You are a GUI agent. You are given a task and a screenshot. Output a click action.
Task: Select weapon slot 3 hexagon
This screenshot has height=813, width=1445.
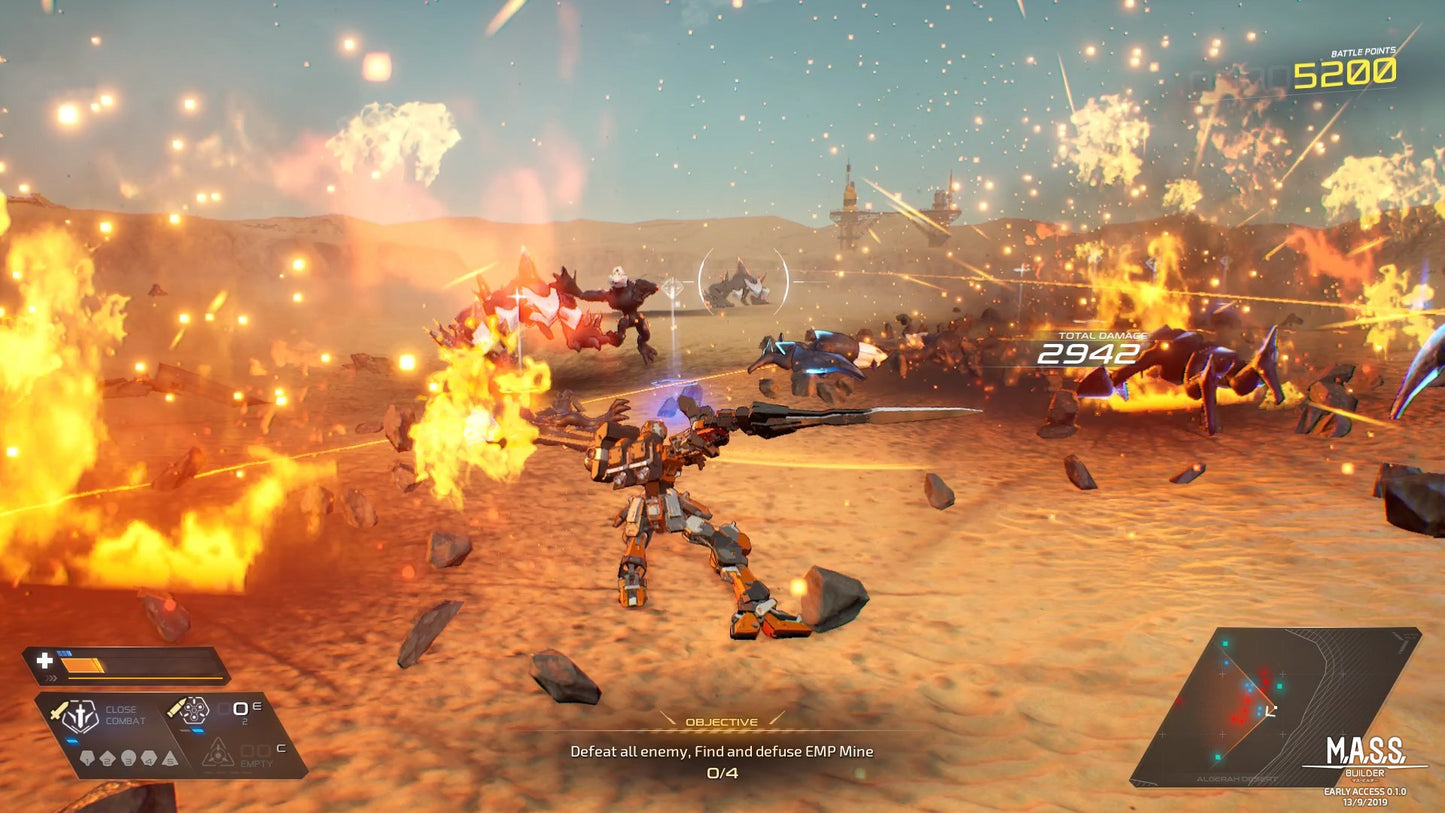pos(128,757)
